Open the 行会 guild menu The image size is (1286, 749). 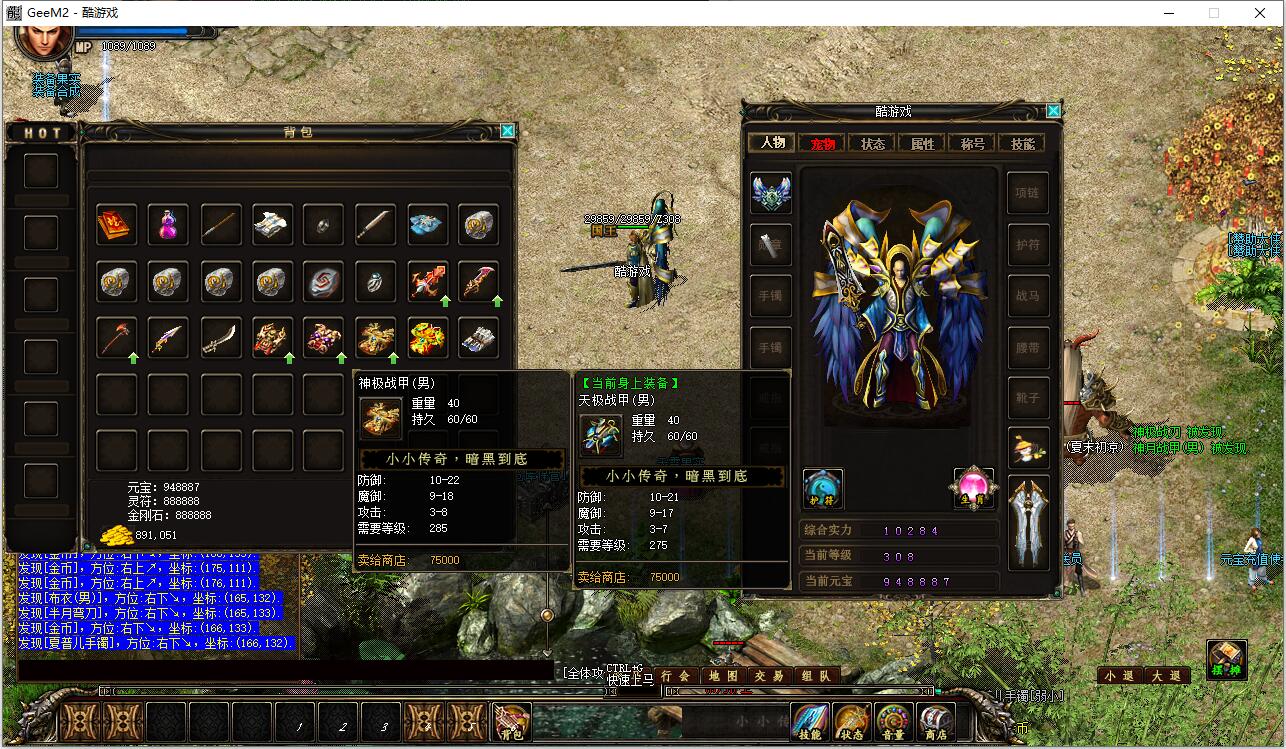pyautogui.click(x=677, y=676)
